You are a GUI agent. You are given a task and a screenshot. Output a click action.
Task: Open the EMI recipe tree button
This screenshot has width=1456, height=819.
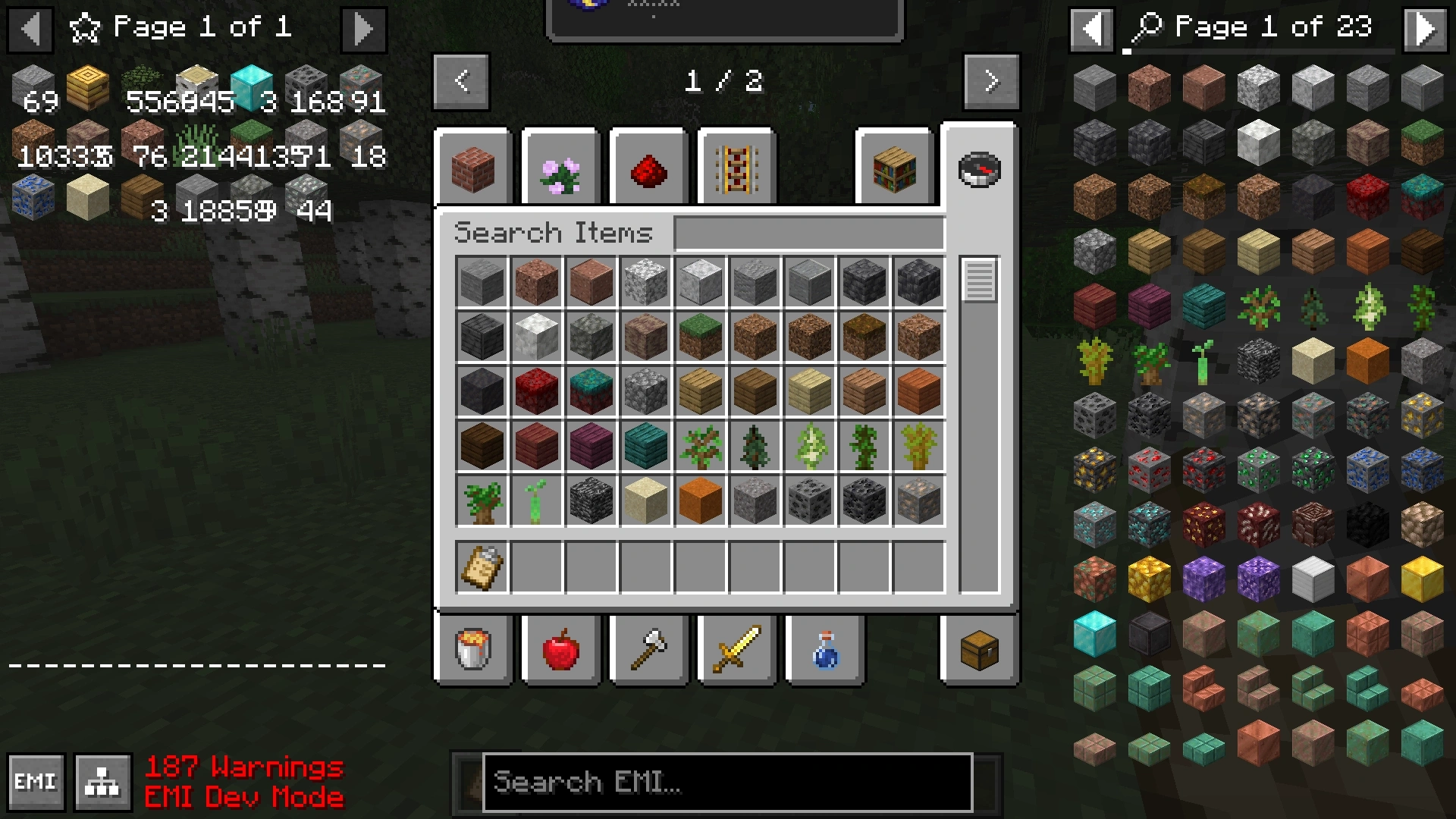click(102, 782)
